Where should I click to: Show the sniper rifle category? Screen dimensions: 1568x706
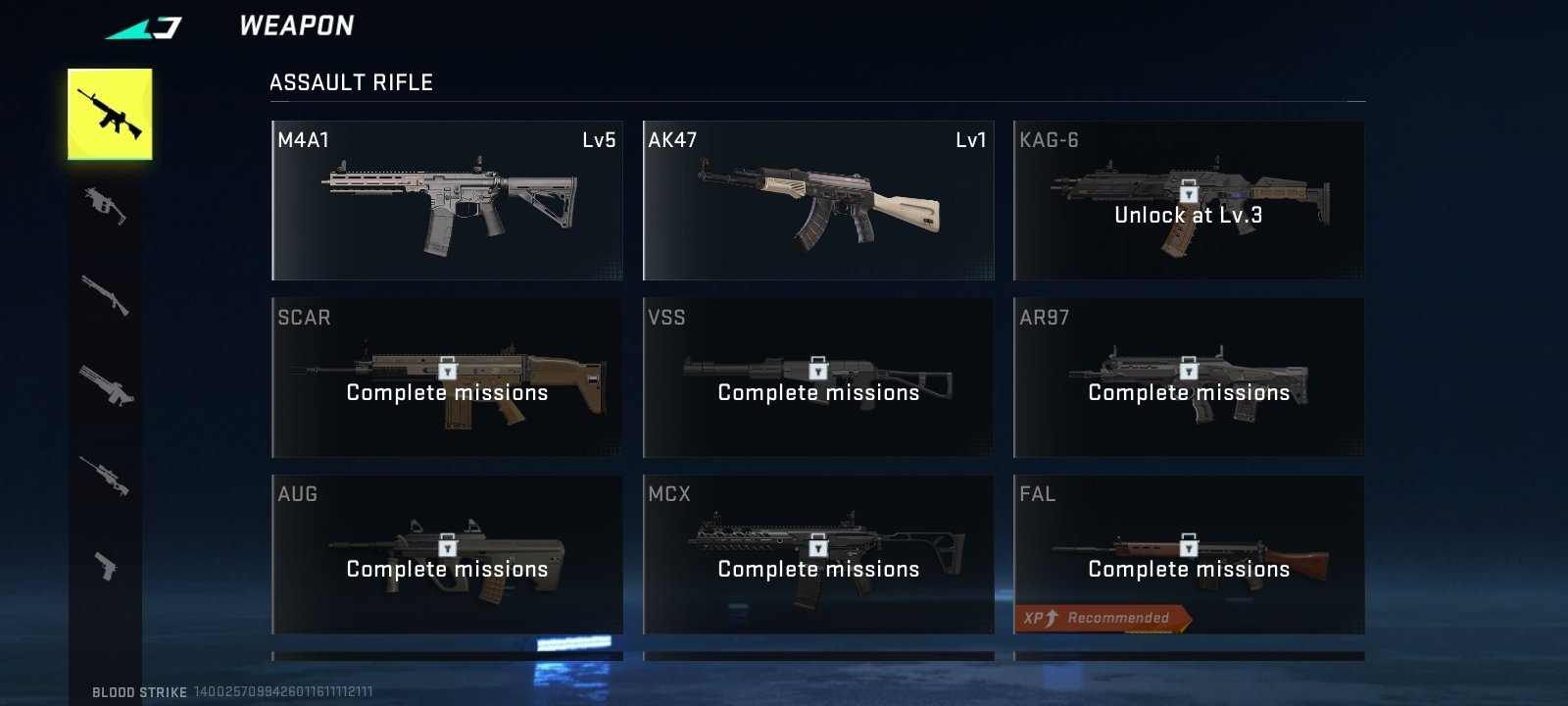[x=106, y=475]
